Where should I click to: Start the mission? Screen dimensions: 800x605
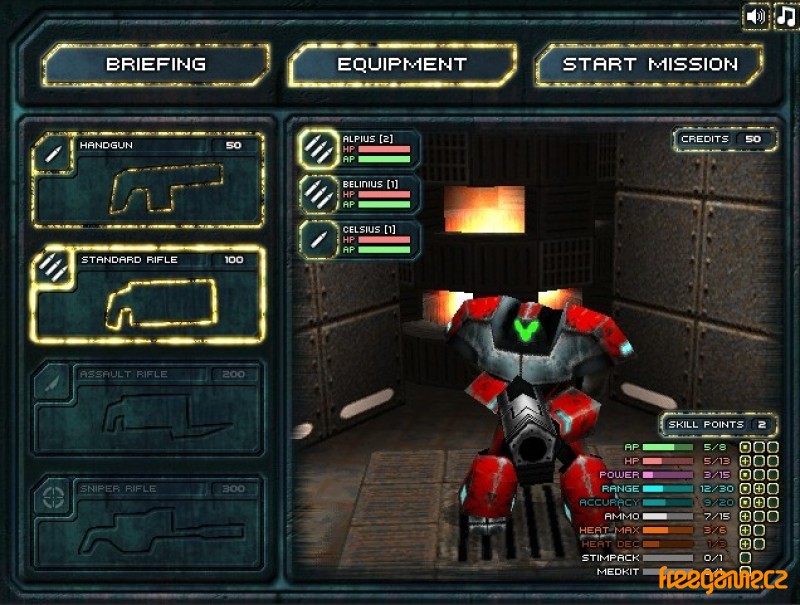649,65
